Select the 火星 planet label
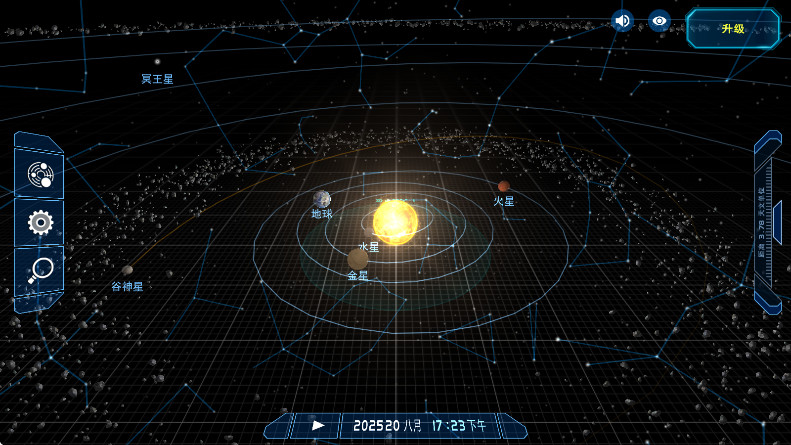 pyautogui.click(x=504, y=201)
